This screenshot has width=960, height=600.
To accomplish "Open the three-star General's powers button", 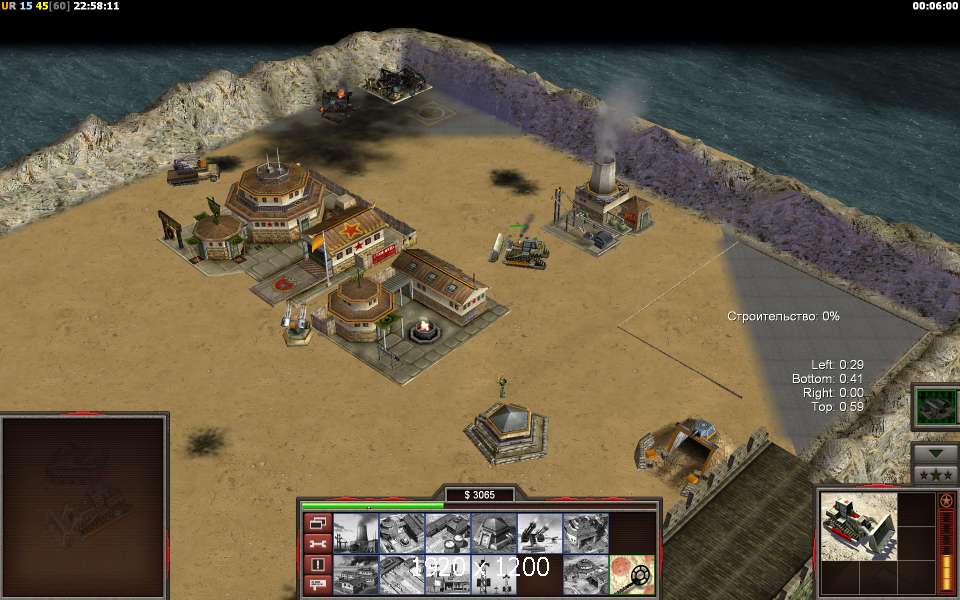I will [x=936, y=474].
